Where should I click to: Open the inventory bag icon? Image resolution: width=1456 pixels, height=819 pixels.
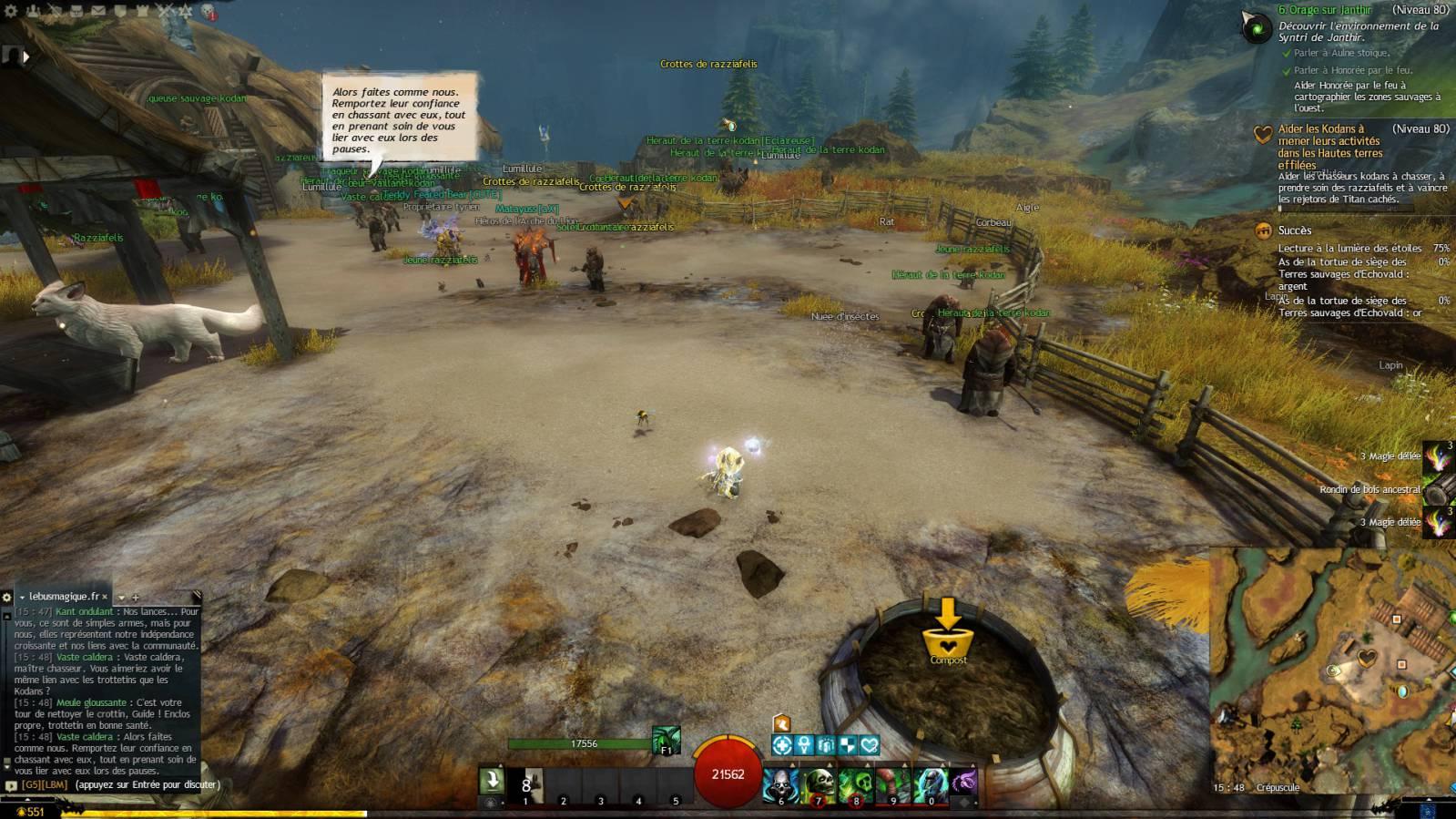(76, 12)
